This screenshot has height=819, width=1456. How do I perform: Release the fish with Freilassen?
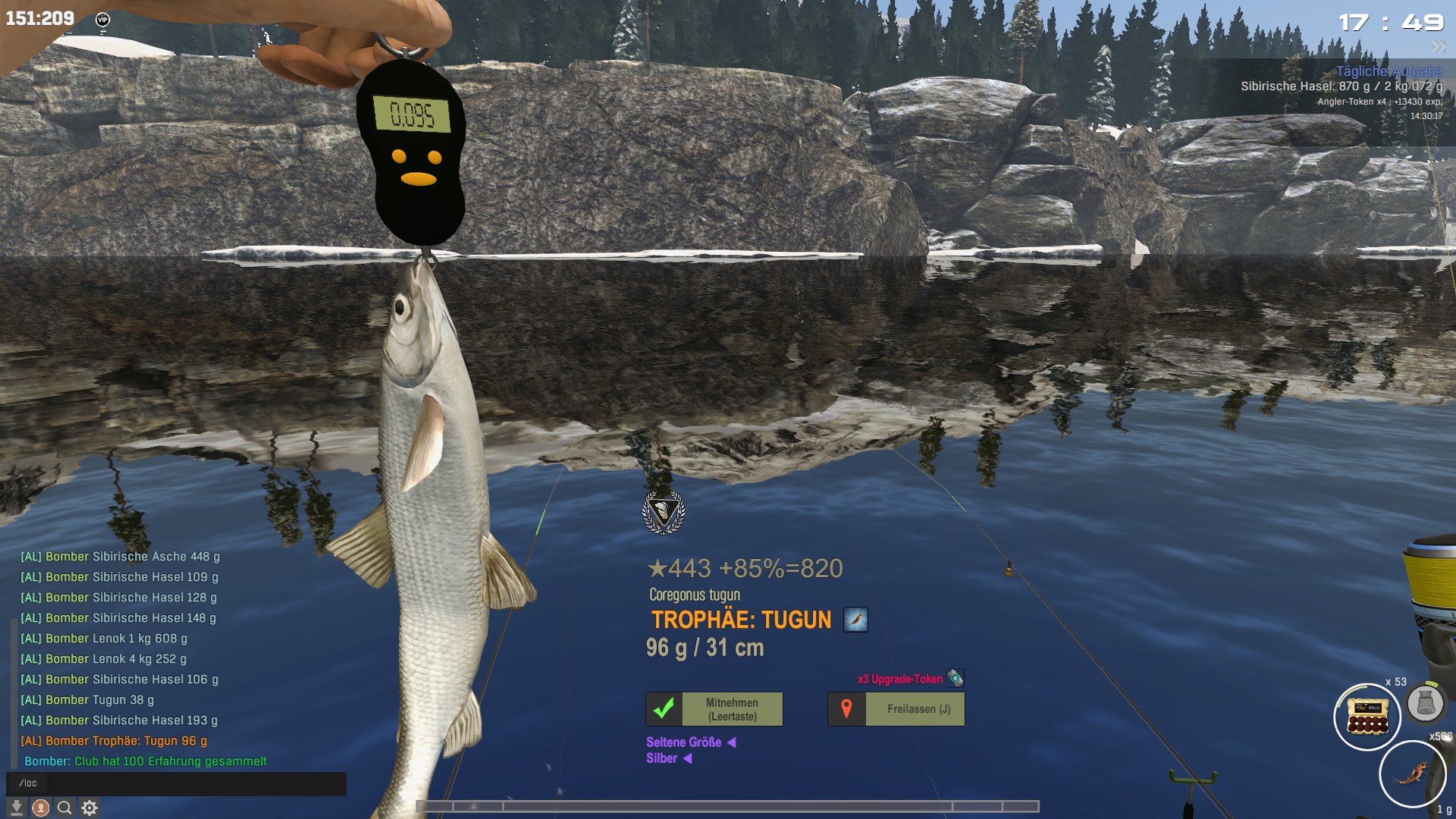coord(896,709)
